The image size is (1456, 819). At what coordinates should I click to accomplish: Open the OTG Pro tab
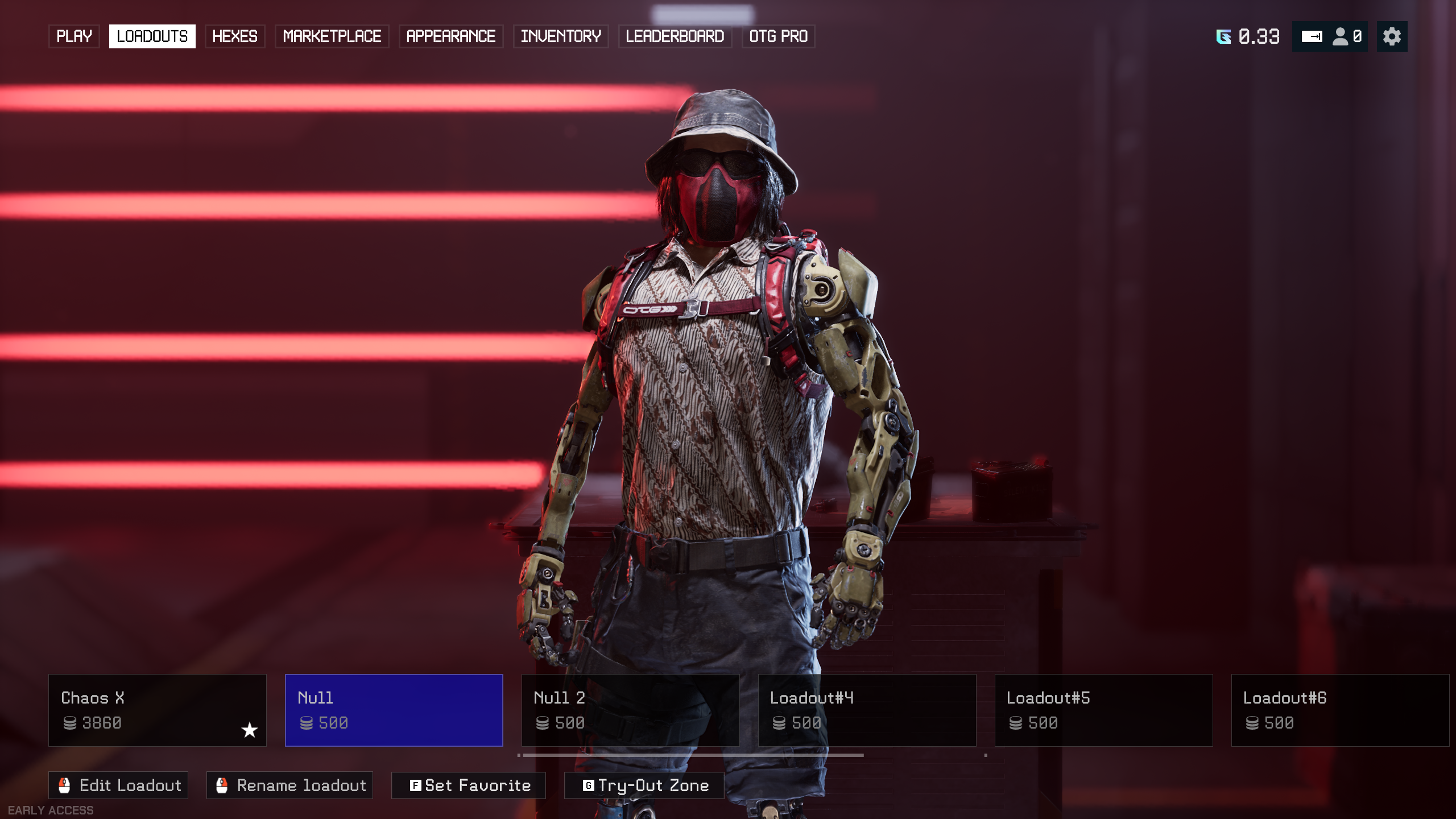pyautogui.click(x=778, y=36)
